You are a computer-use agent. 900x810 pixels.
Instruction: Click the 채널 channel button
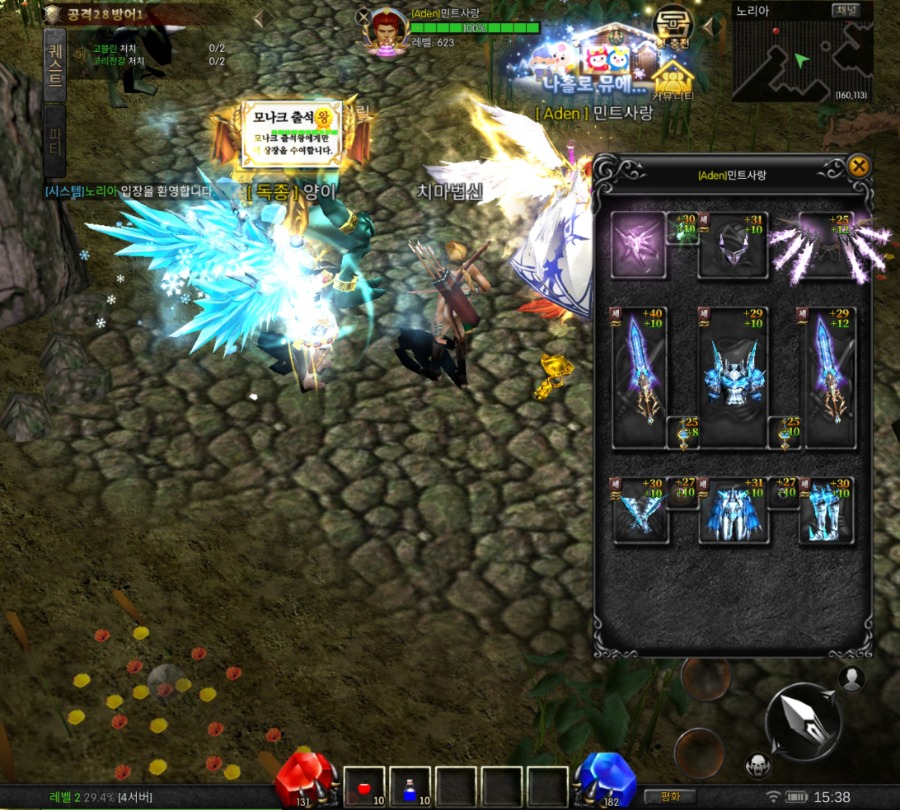[x=852, y=11]
